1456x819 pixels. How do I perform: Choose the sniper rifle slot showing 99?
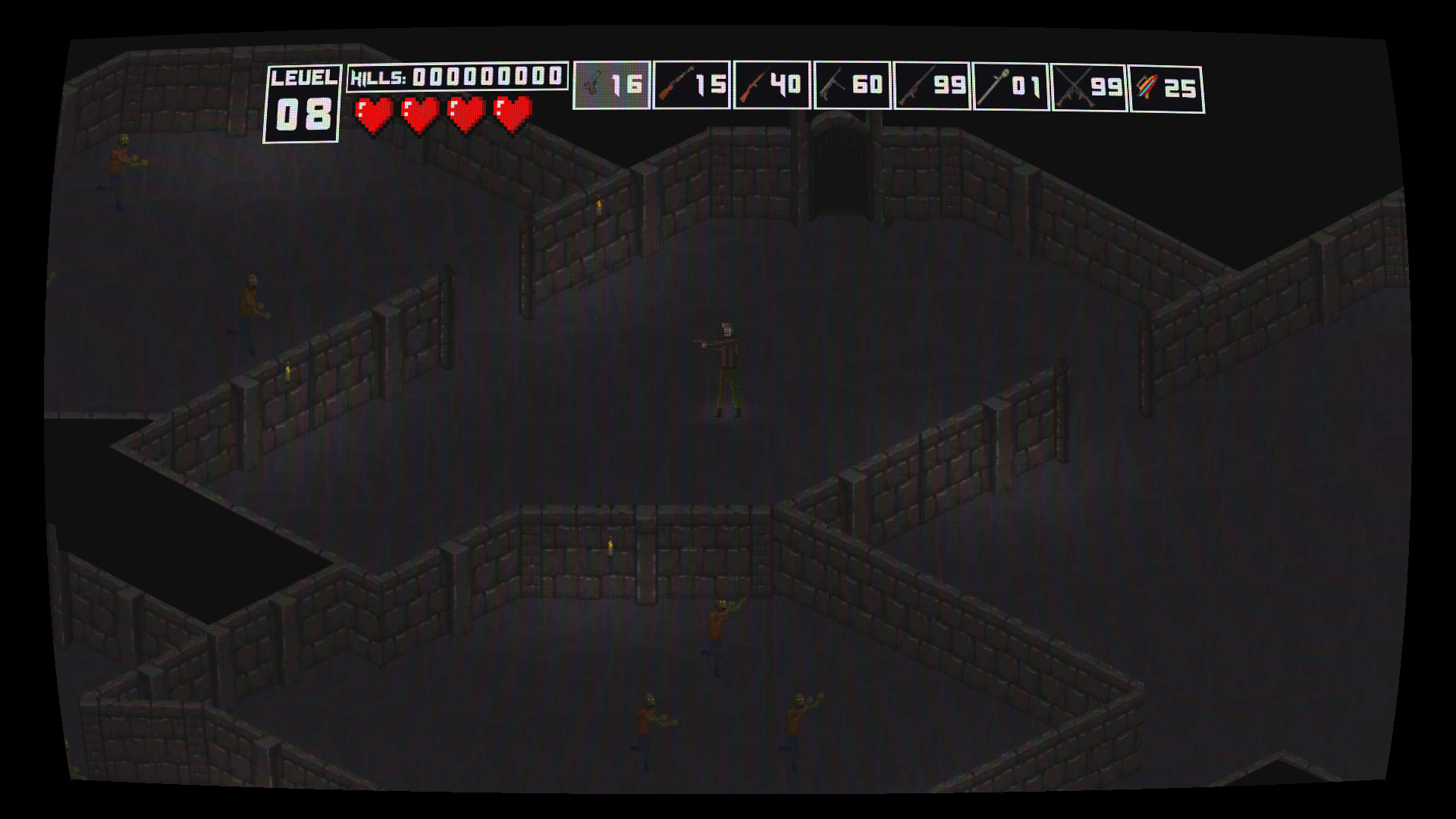[x=933, y=83]
